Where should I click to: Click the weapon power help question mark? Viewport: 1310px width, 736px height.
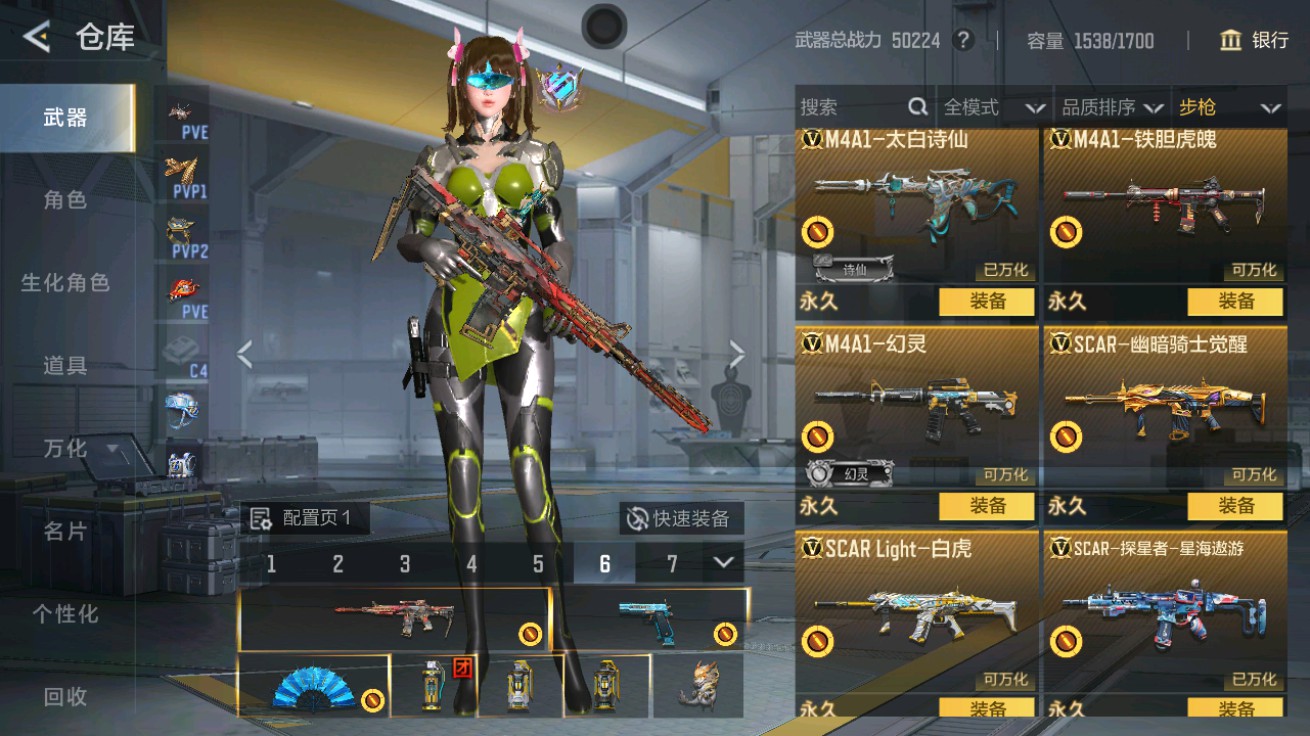pyautogui.click(x=963, y=40)
